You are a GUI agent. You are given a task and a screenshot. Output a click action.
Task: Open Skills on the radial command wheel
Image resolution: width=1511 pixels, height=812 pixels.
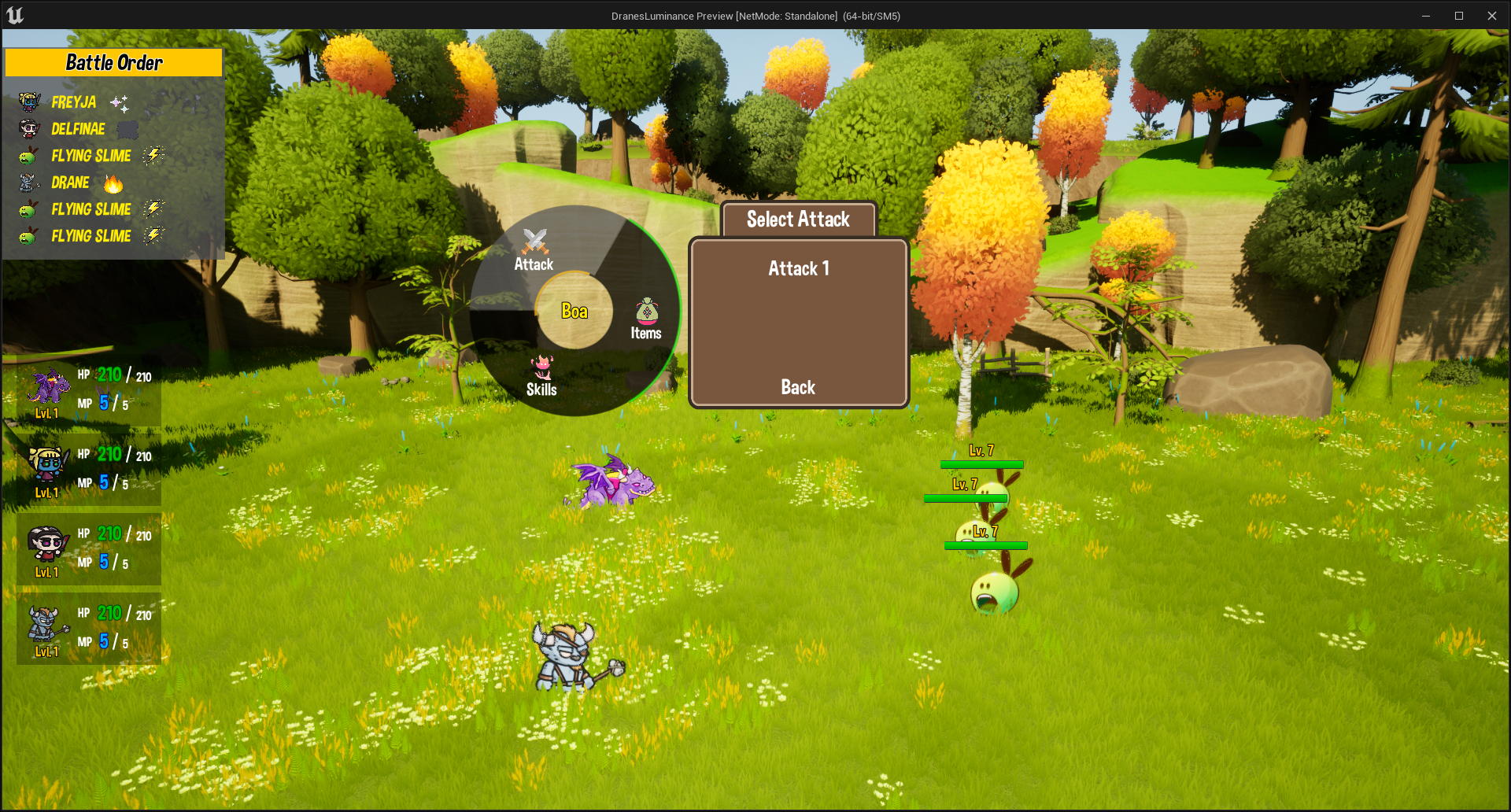pyautogui.click(x=541, y=376)
